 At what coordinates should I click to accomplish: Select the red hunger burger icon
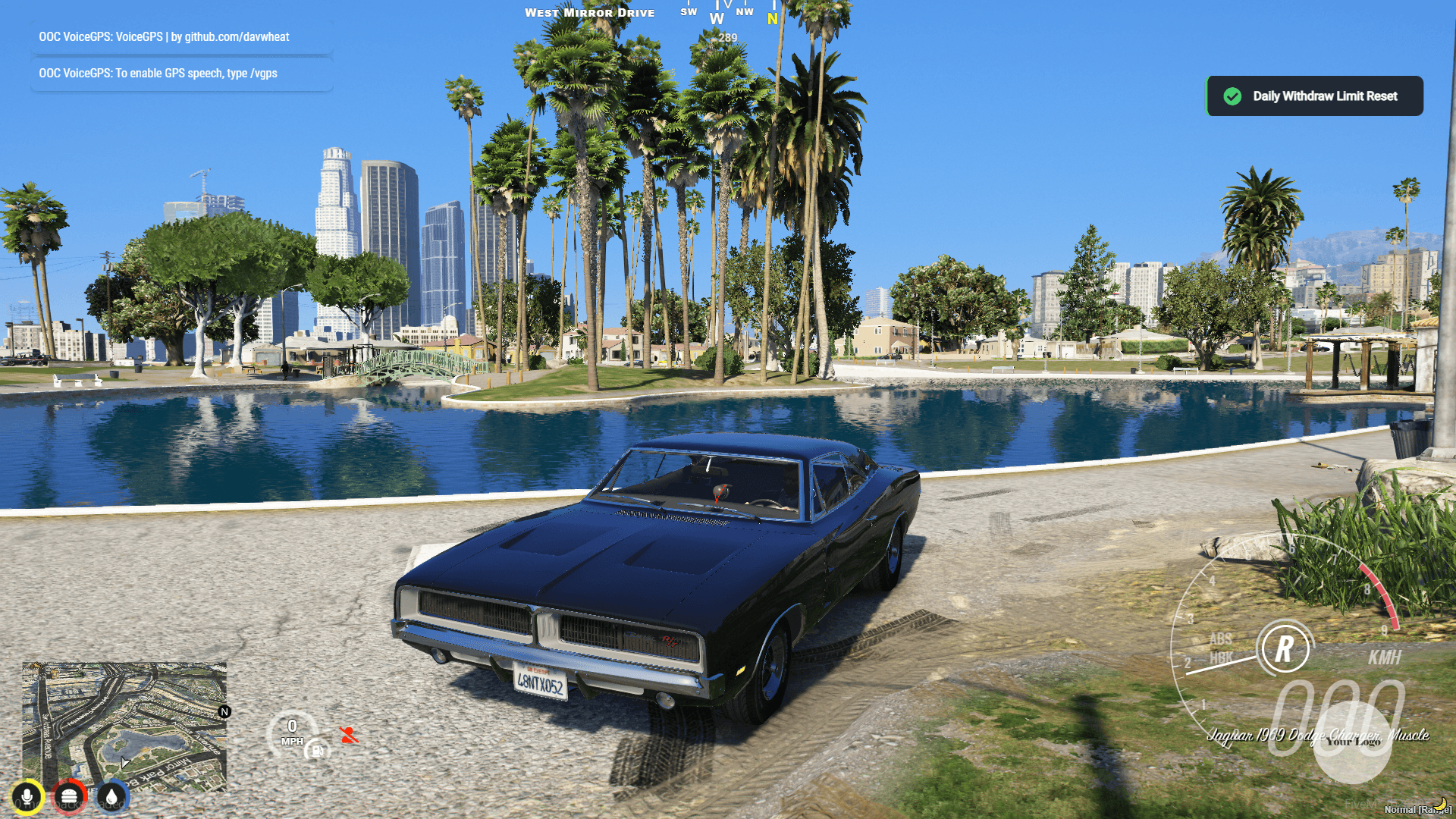click(70, 796)
